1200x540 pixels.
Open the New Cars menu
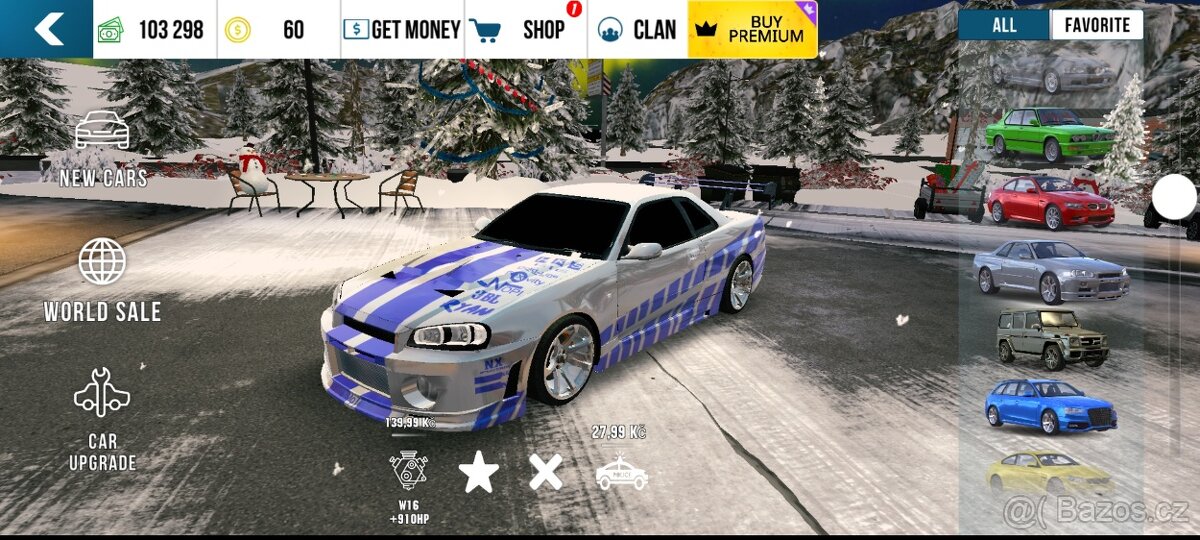click(x=103, y=149)
